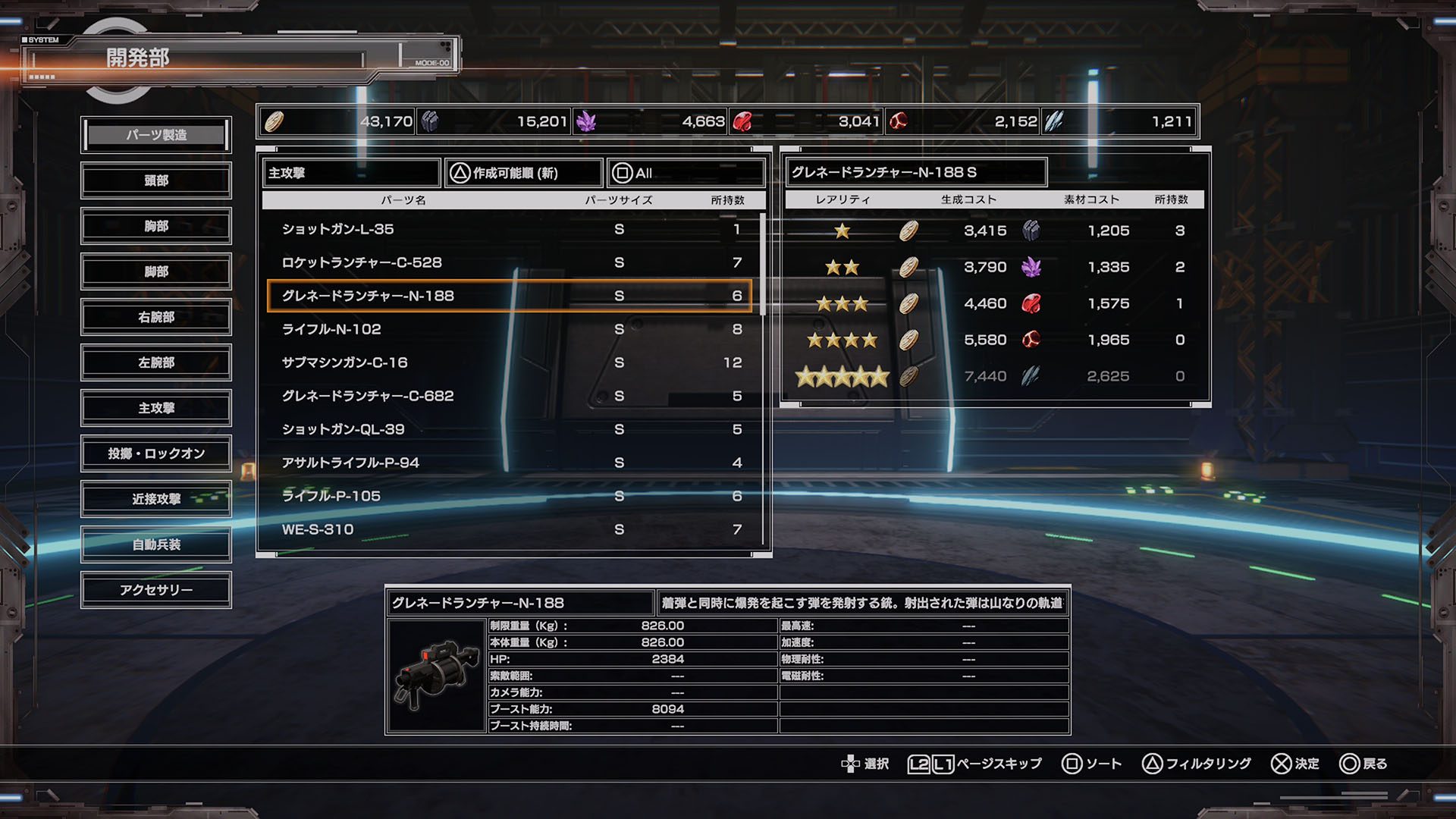
Task: Choose the アクセサリー category
Action: pyautogui.click(x=156, y=590)
